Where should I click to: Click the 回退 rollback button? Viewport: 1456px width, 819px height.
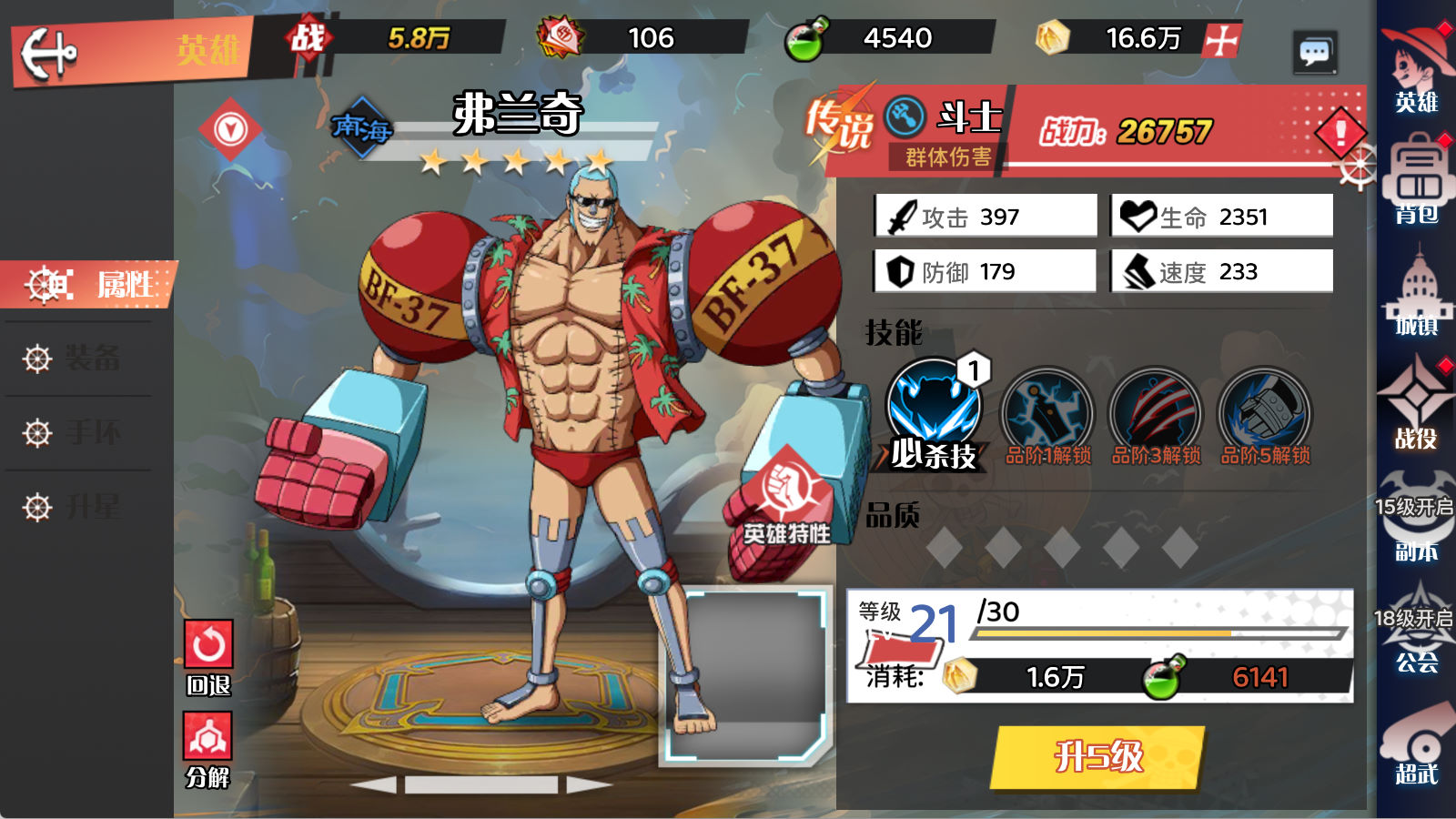click(x=208, y=644)
